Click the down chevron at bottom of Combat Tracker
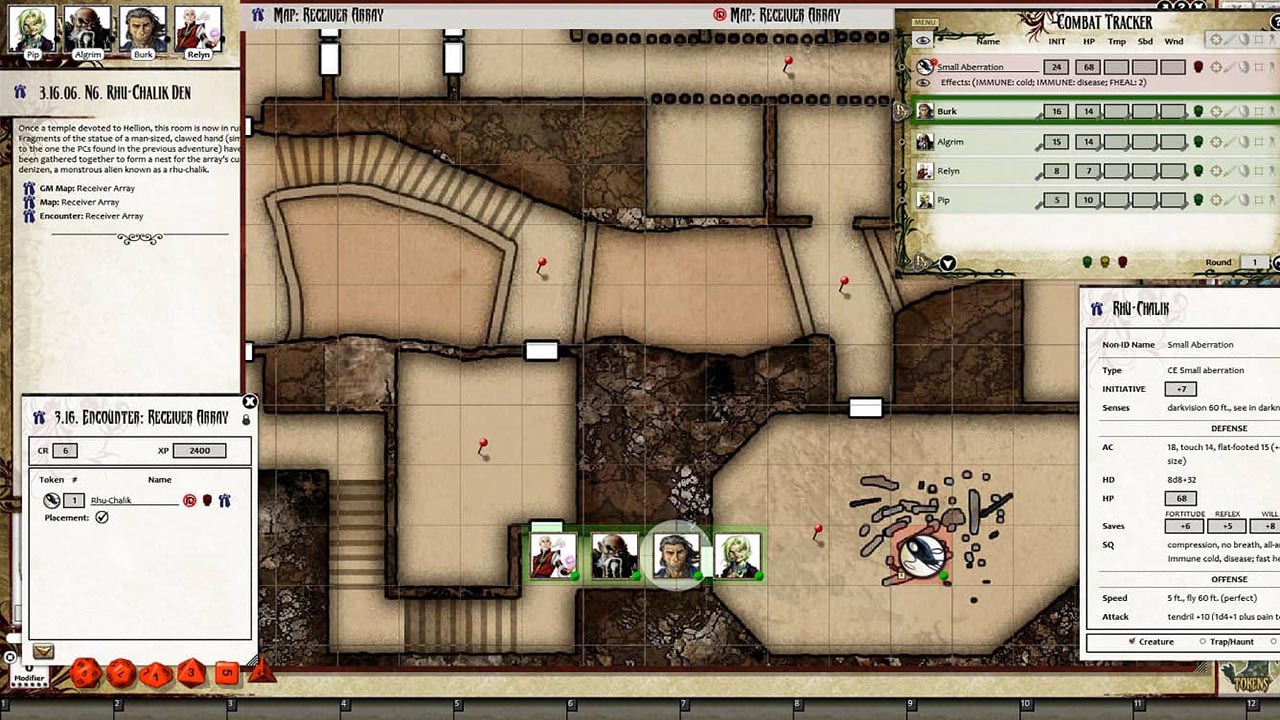The image size is (1280, 720). click(947, 262)
